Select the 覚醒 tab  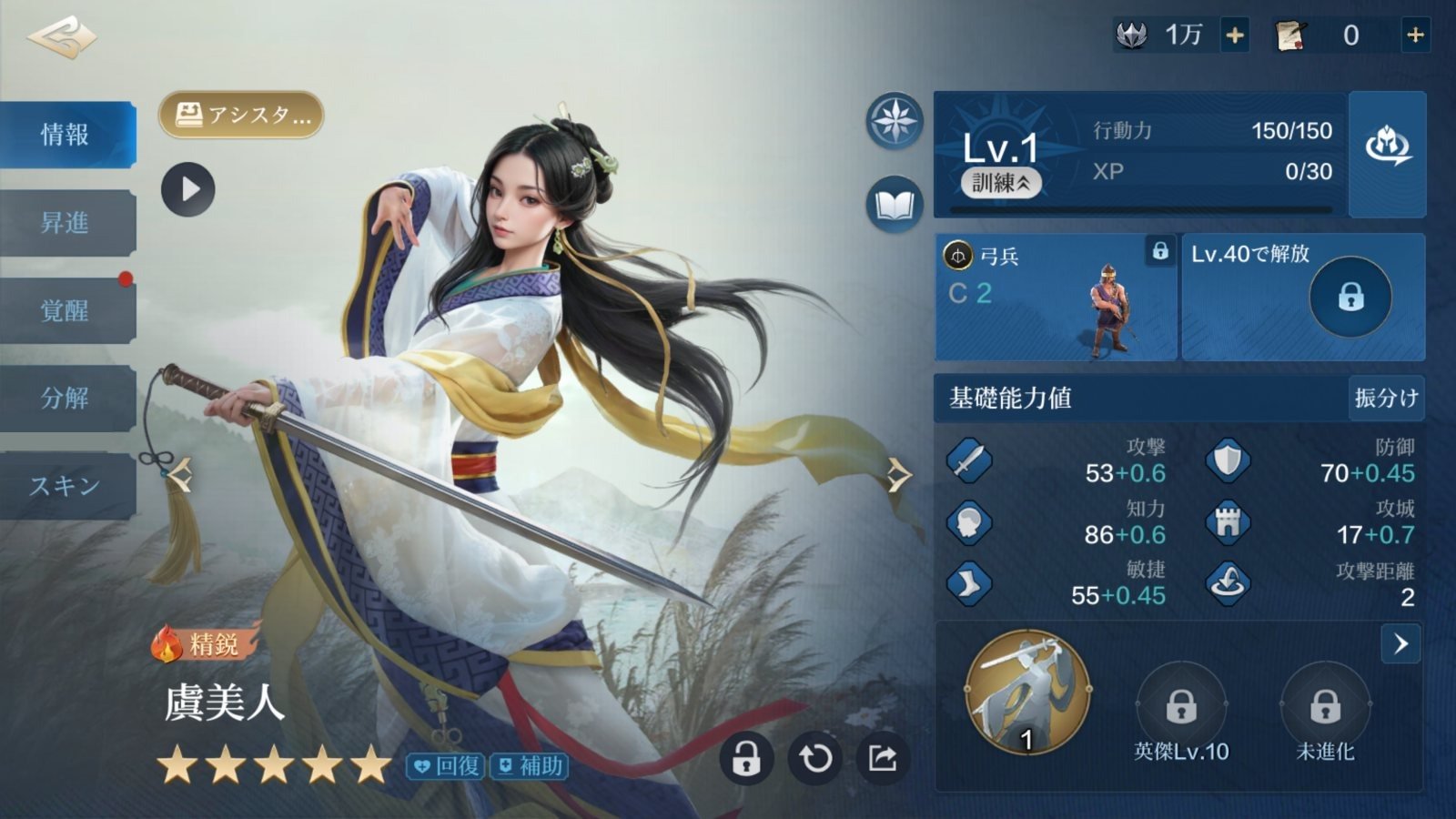[x=66, y=310]
